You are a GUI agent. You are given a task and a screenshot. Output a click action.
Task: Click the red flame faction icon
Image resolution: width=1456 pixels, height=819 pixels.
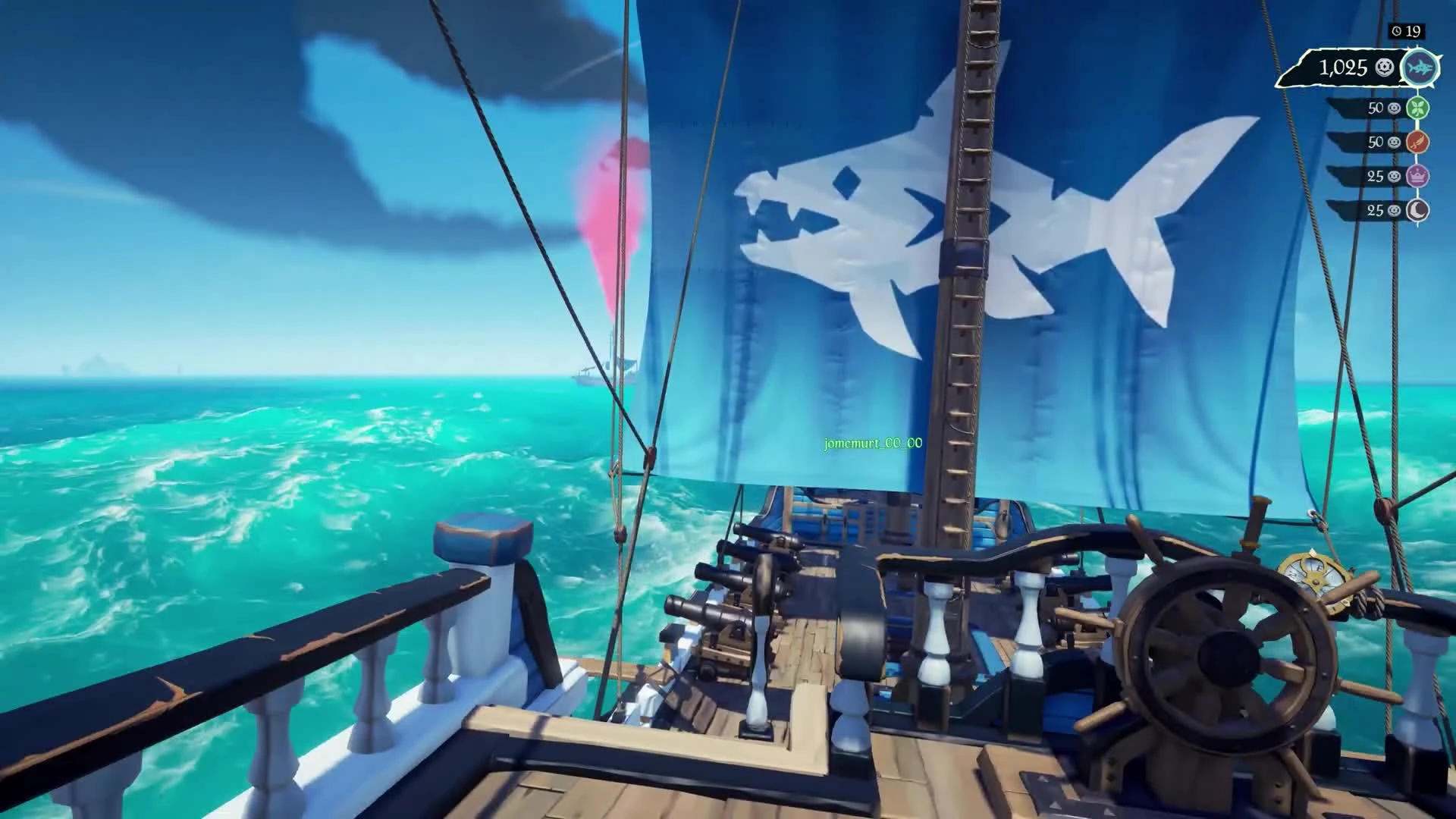coord(1417,142)
